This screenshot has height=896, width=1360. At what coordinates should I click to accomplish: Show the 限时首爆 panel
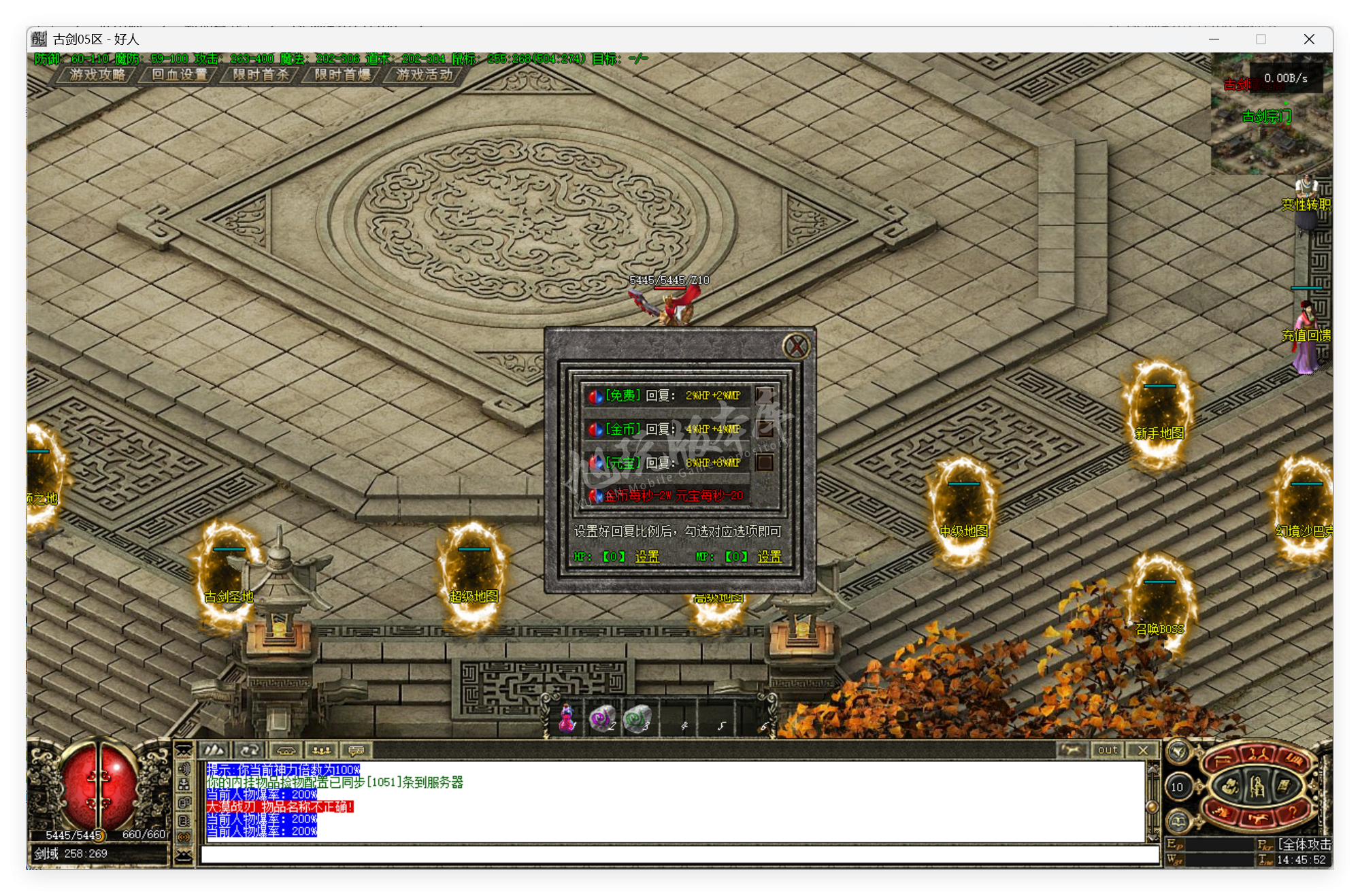pyautogui.click(x=342, y=74)
